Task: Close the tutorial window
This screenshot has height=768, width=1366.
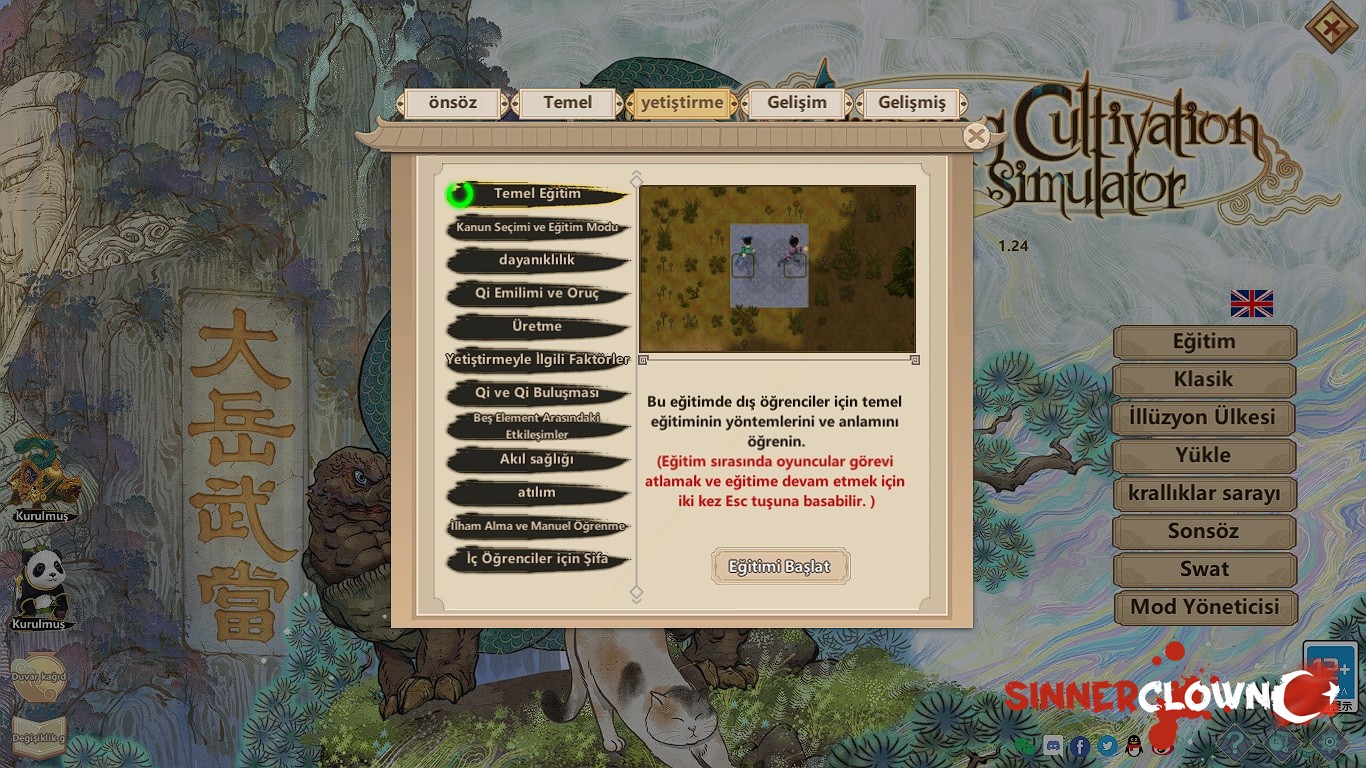Action: [976, 136]
